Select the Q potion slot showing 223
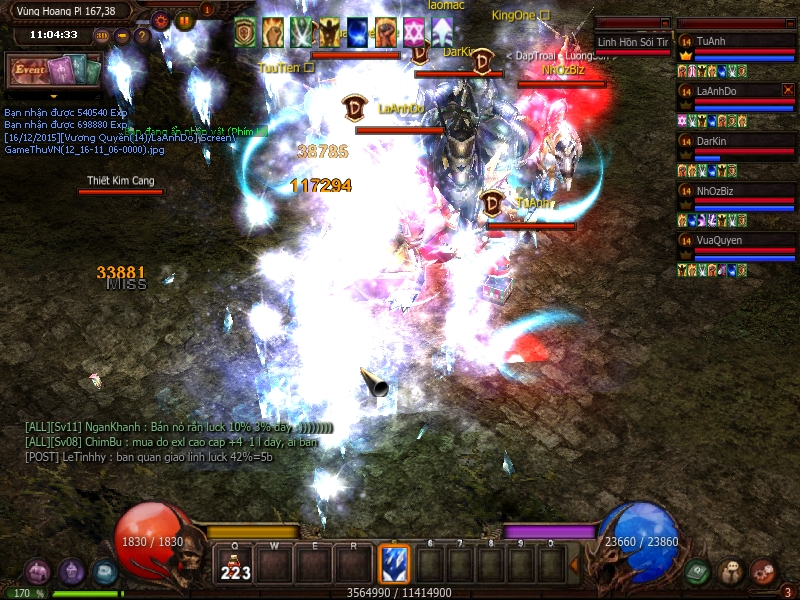The image size is (800, 600). (x=234, y=564)
